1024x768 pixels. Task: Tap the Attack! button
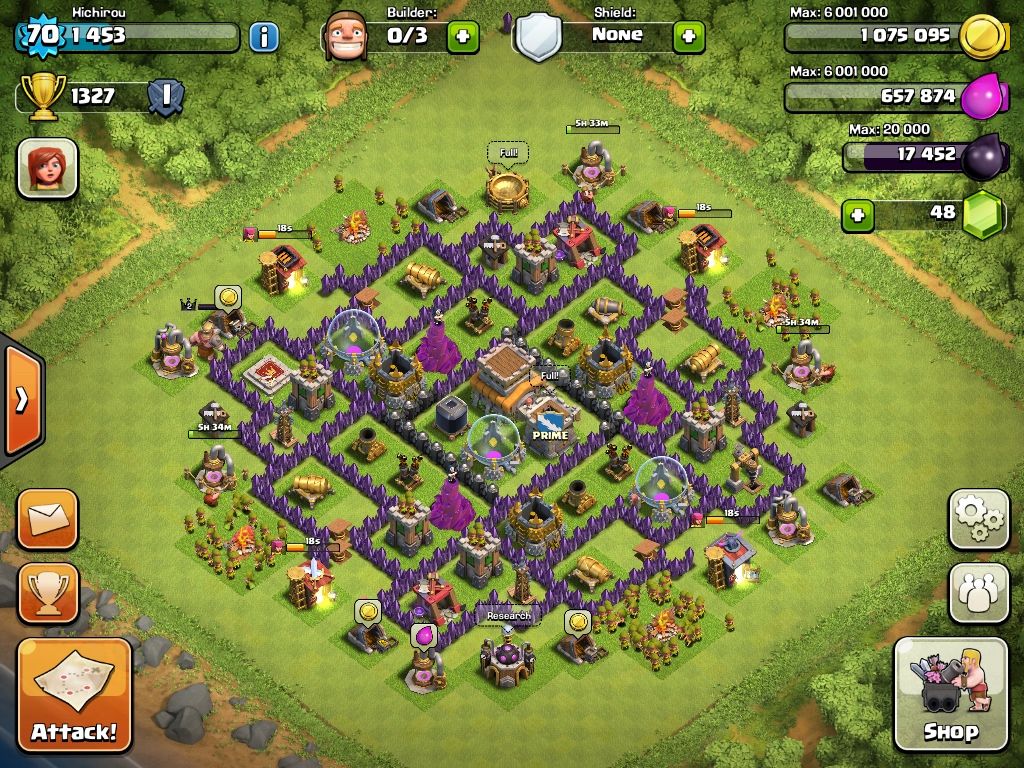[74, 694]
